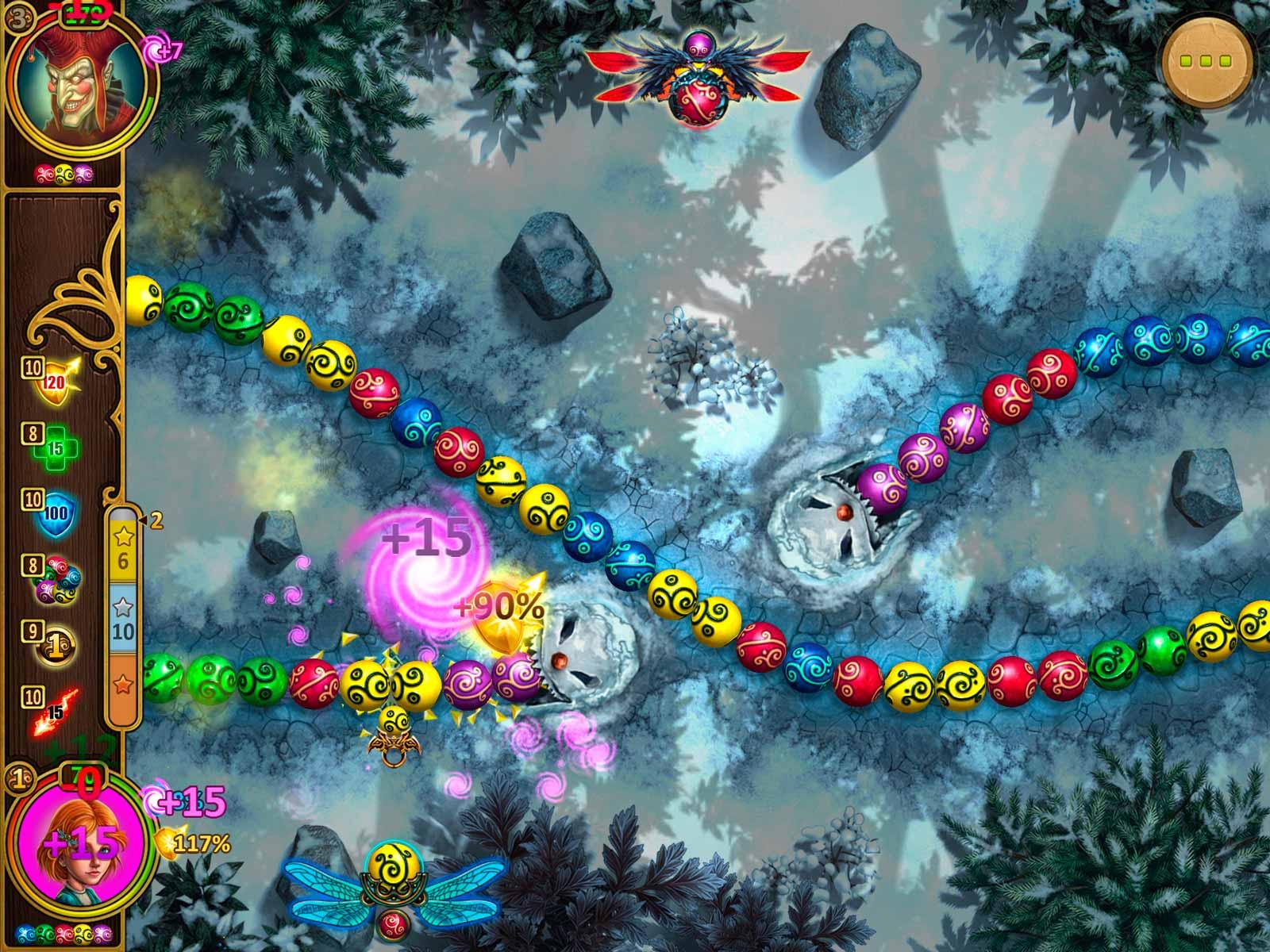Viewport: 1270px width, 952px height.
Task: Trigger the multicolor marble cluster ability
Action: pyautogui.click(x=56, y=578)
